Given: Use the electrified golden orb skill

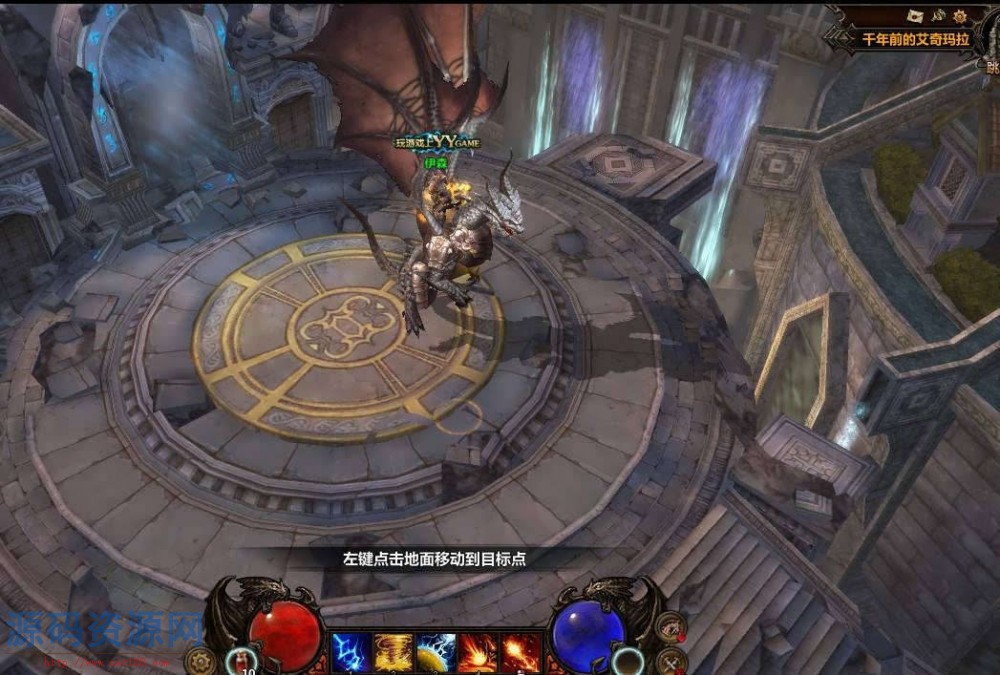Looking at the screenshot, I should (x=436, y=653).
